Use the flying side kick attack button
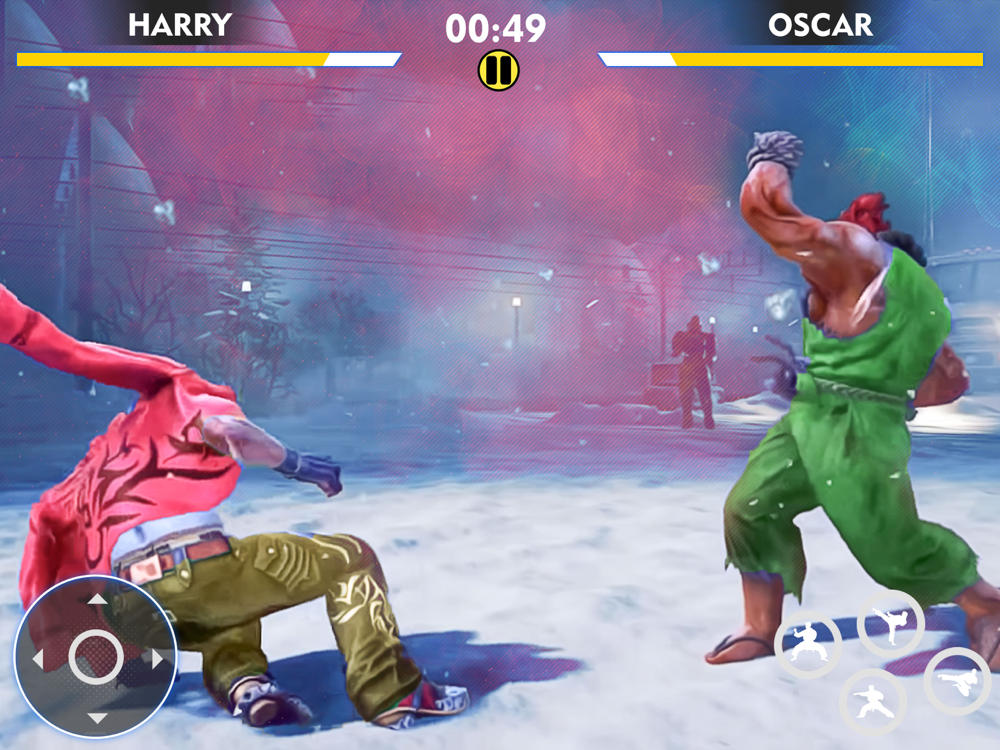 (957, 681)
